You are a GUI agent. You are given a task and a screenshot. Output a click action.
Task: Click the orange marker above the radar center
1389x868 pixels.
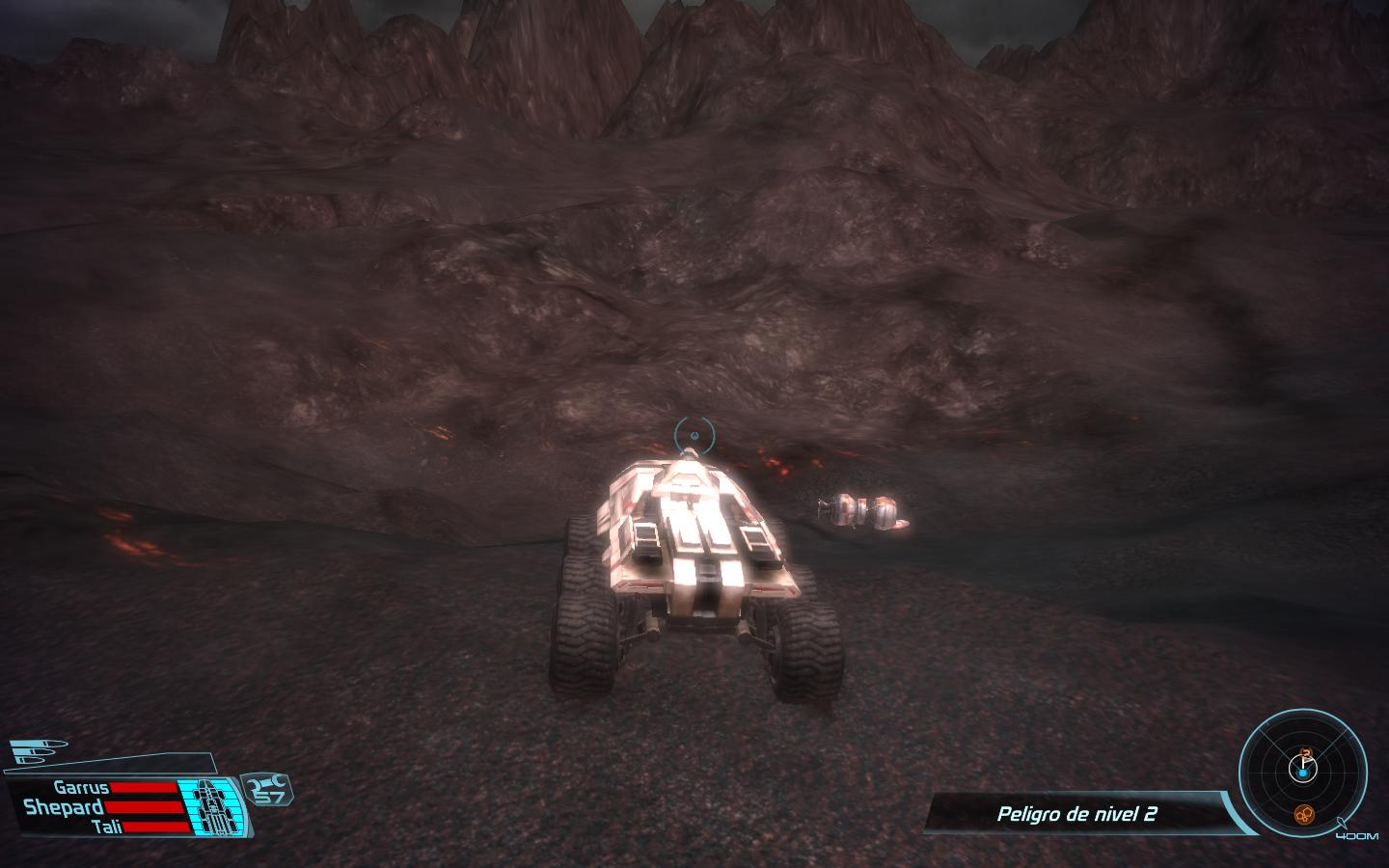click(x=1306, y=752)
